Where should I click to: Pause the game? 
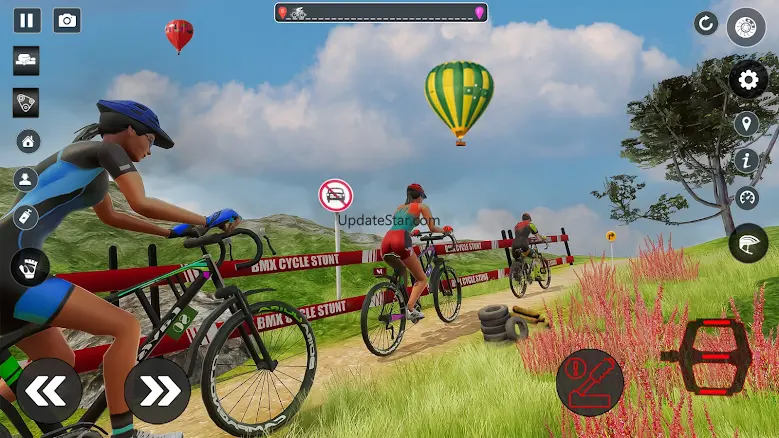tap(27, 20)
